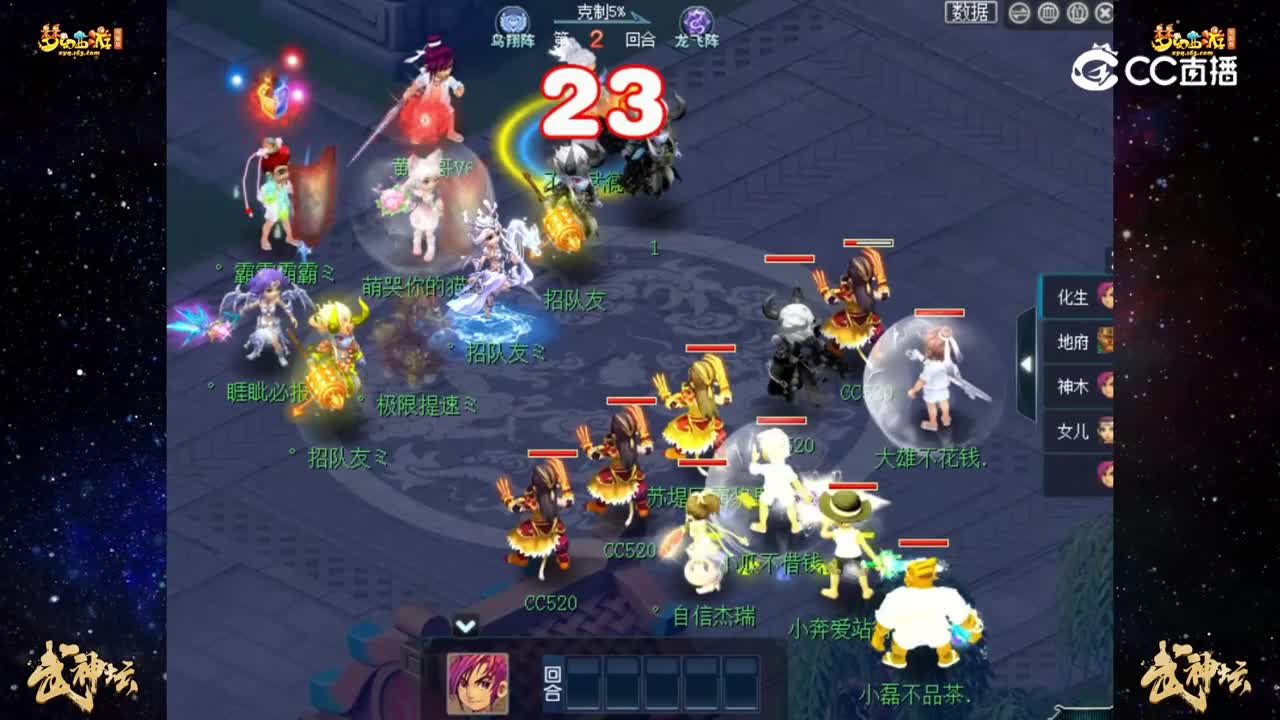Click the first empty 回合 skill slot
This screenshot has width=1280, height=720.
coord(585,684)
